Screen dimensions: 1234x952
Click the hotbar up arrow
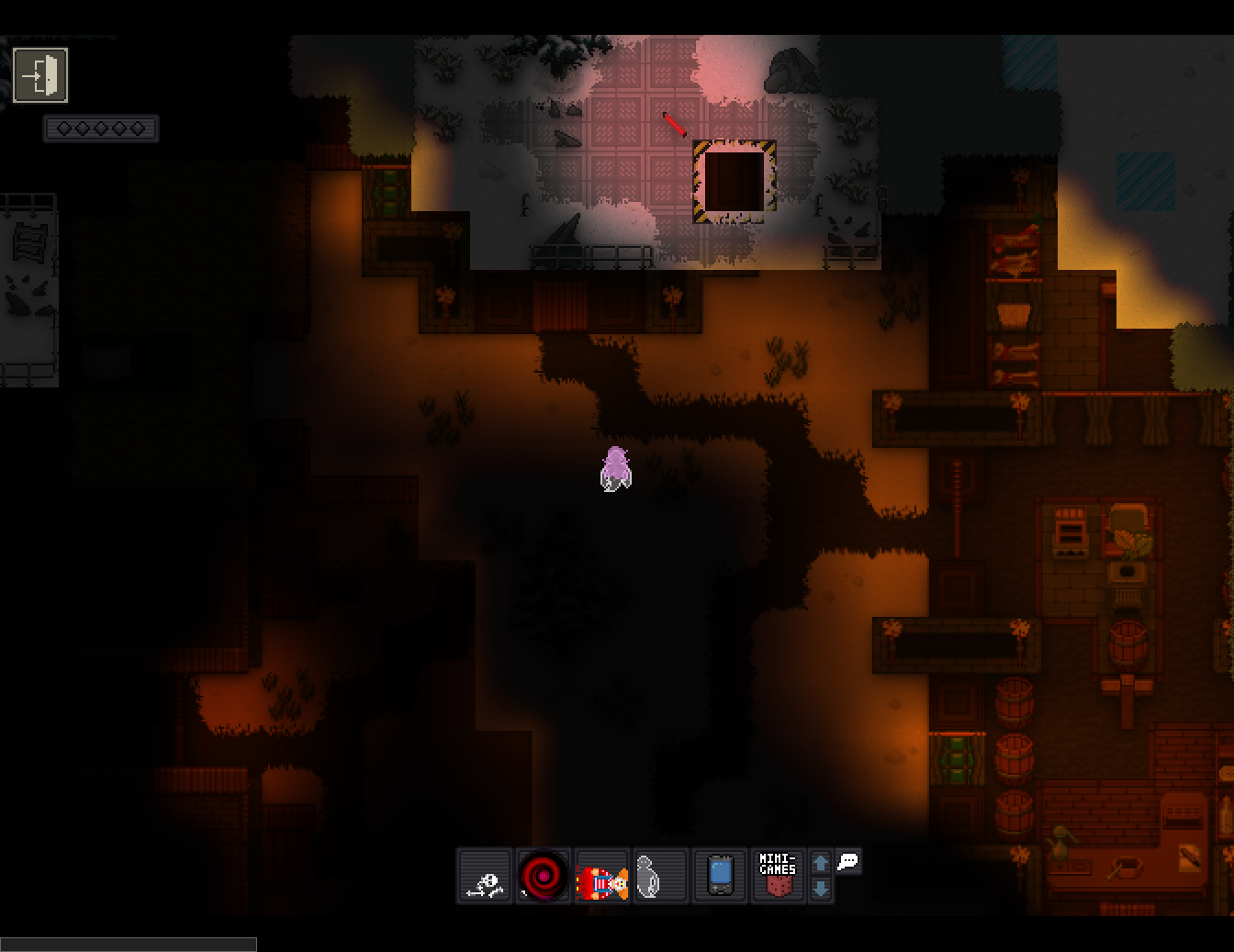tap(821, 863)
